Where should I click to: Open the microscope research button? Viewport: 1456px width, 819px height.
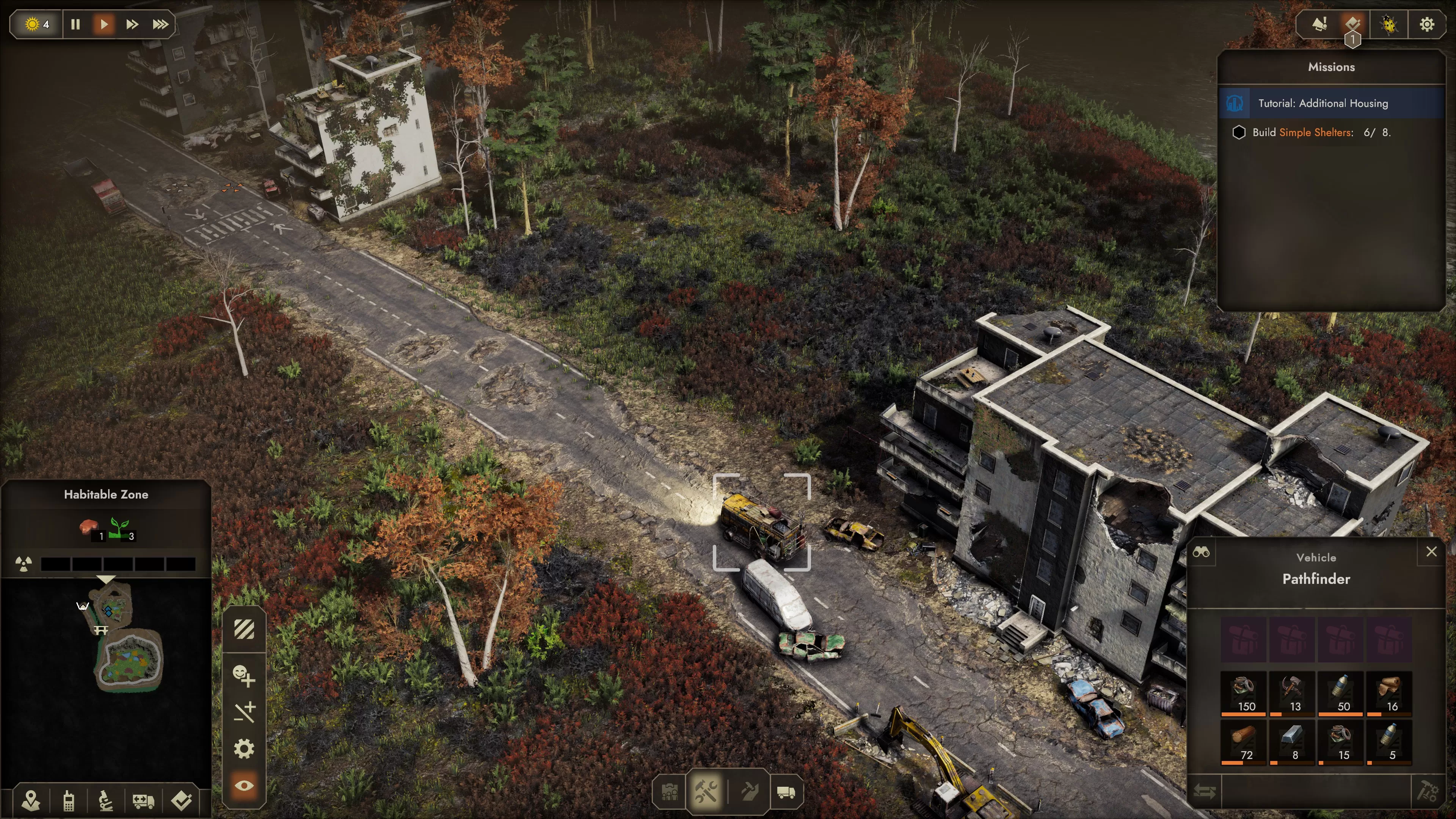[106, 800]
